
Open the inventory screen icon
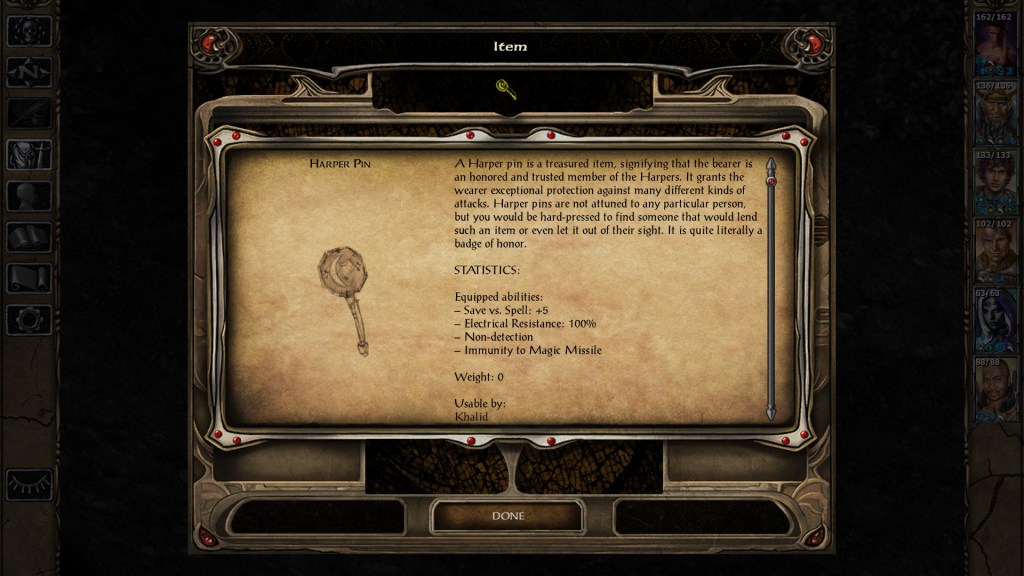point(29,155)
